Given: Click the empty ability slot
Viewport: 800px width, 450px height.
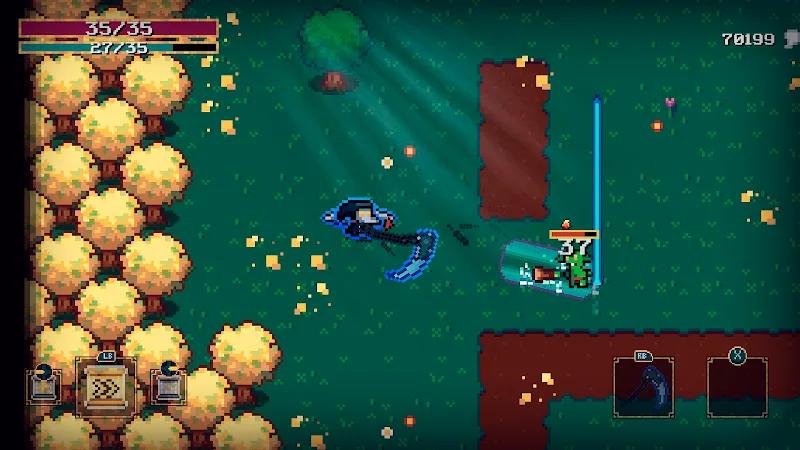Looking at the screenshot, I should (737, 387).
